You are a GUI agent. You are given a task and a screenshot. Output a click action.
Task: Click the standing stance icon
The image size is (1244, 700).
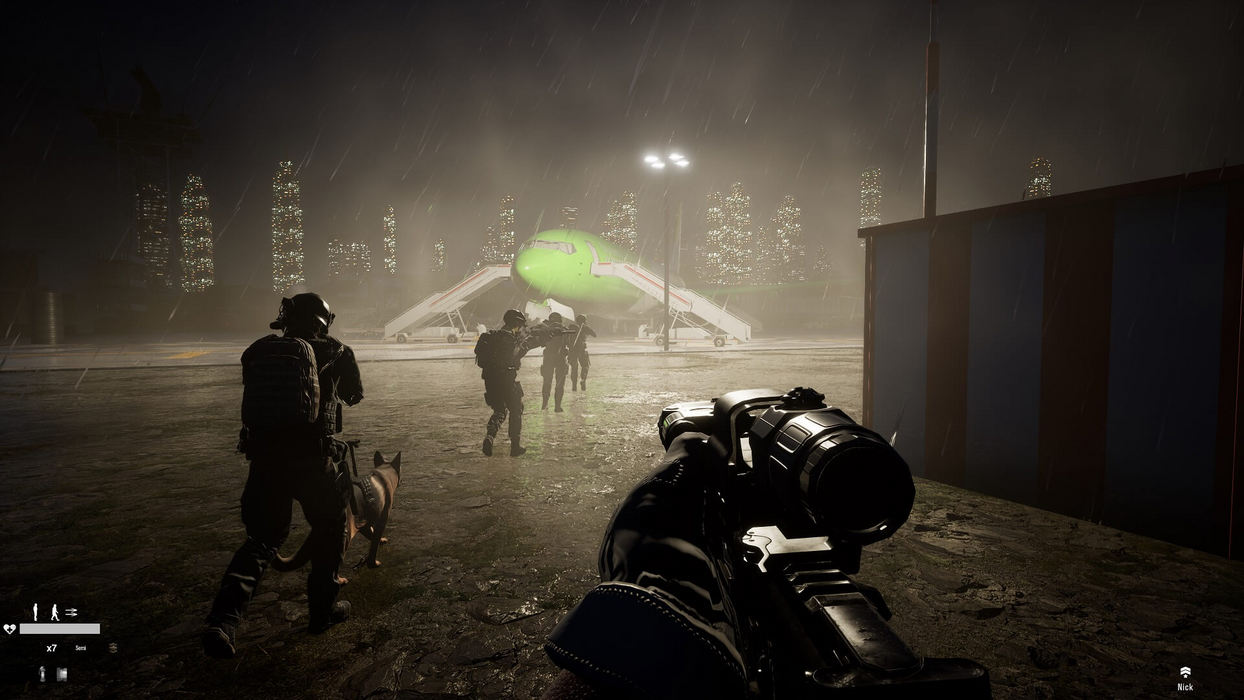point(35,611)
